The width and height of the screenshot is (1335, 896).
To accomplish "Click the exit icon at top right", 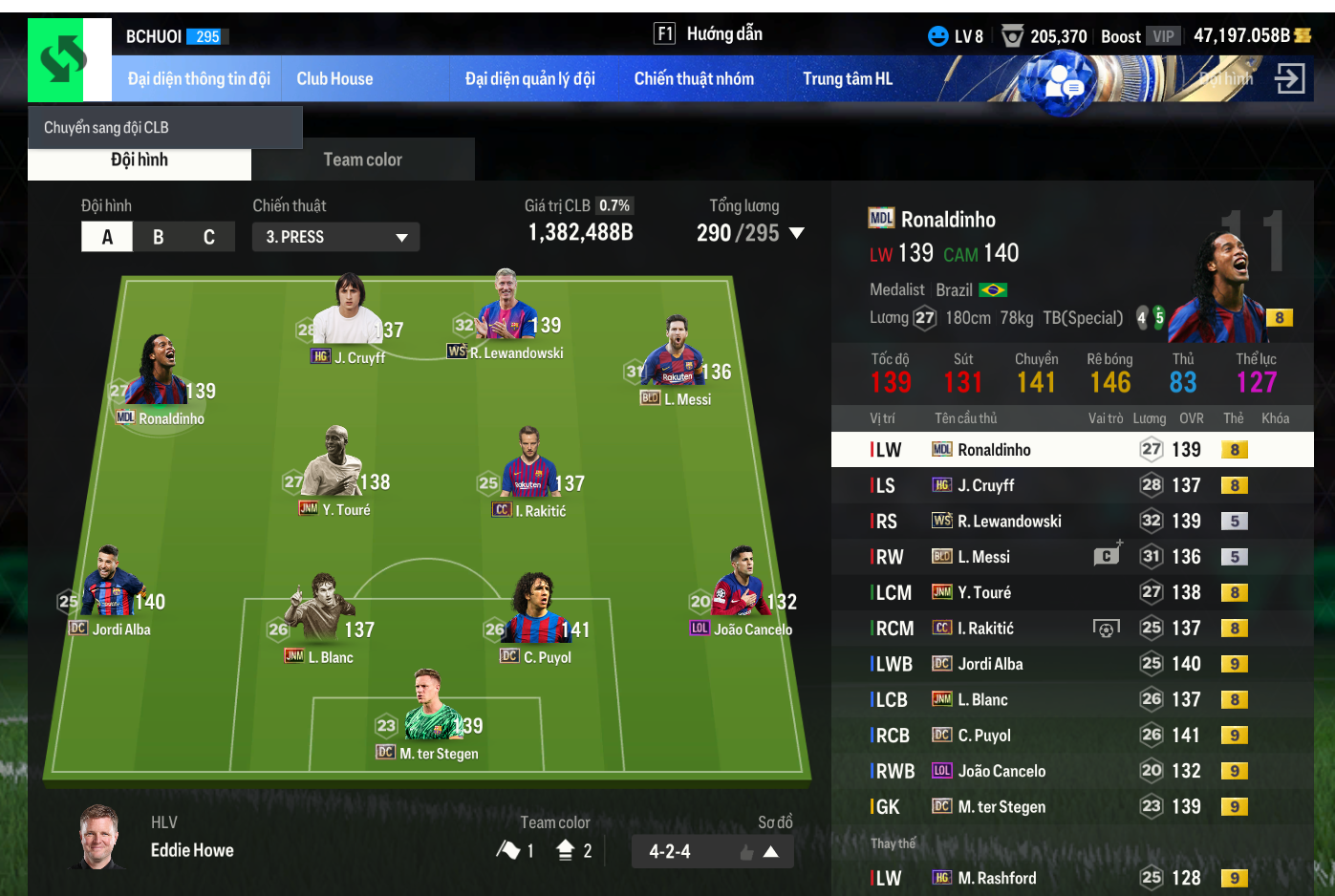I will pos(1289,78).
